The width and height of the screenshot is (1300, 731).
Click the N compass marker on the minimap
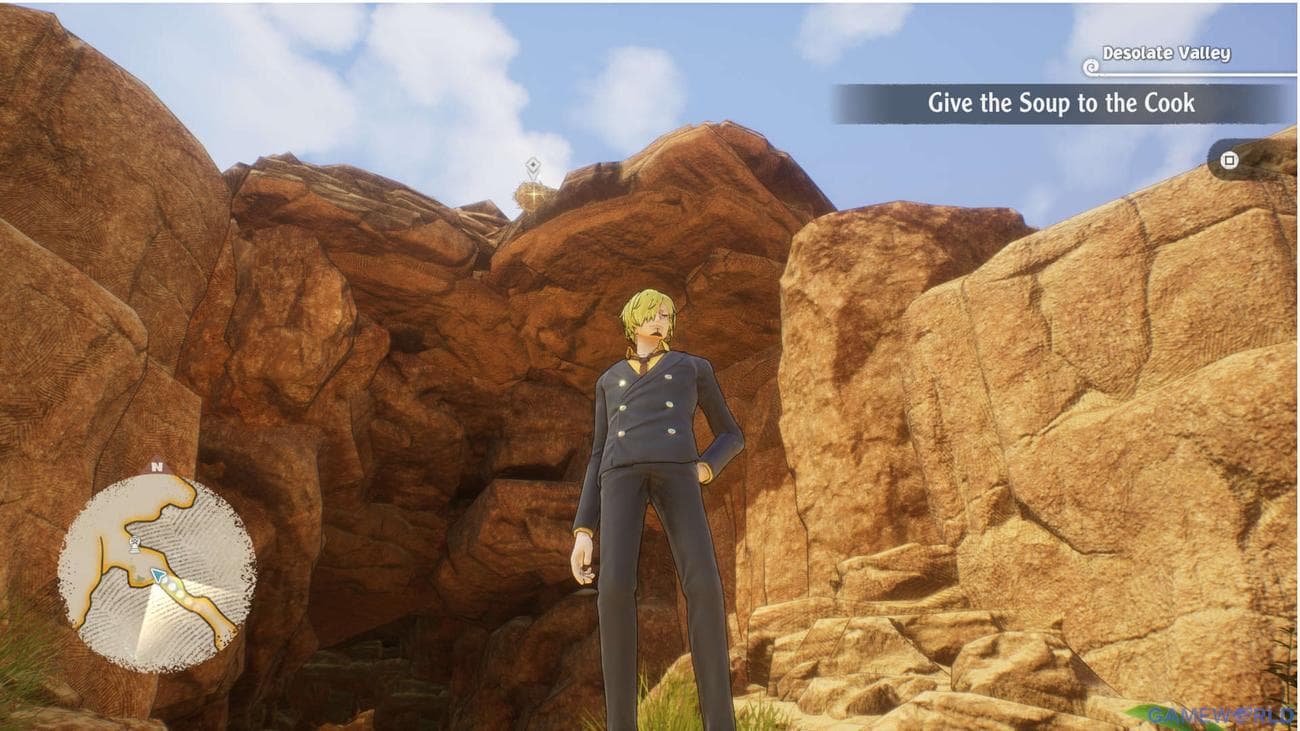click(155, 465)
